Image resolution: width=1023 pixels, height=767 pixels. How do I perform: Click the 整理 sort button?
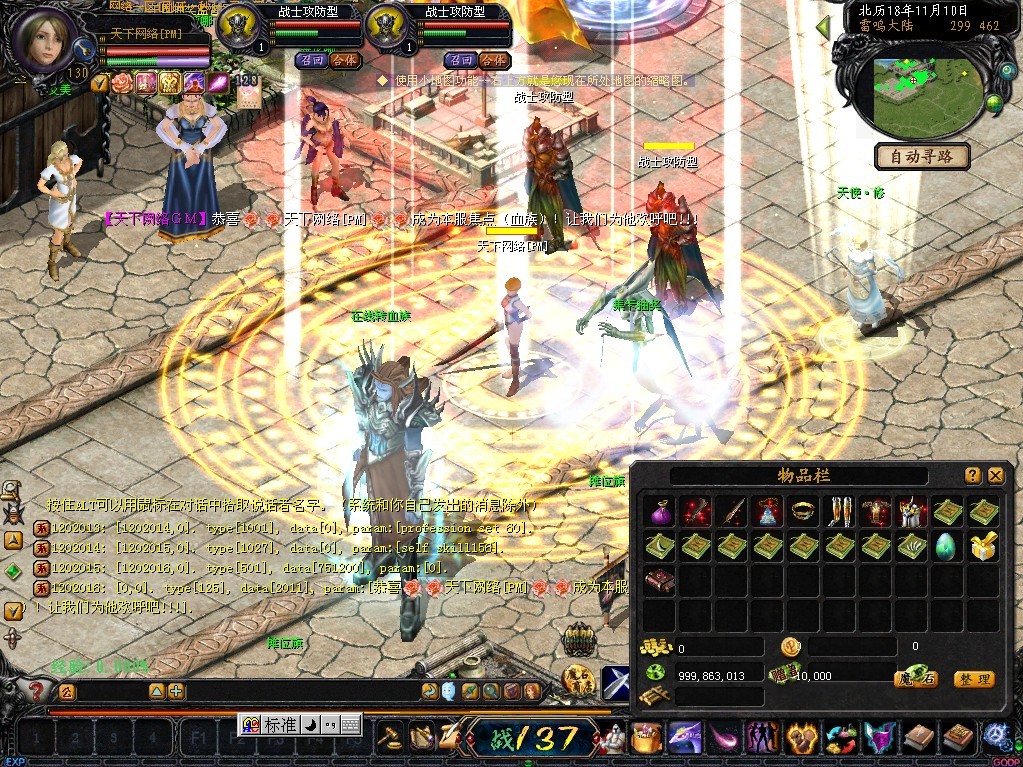[973, 679]
